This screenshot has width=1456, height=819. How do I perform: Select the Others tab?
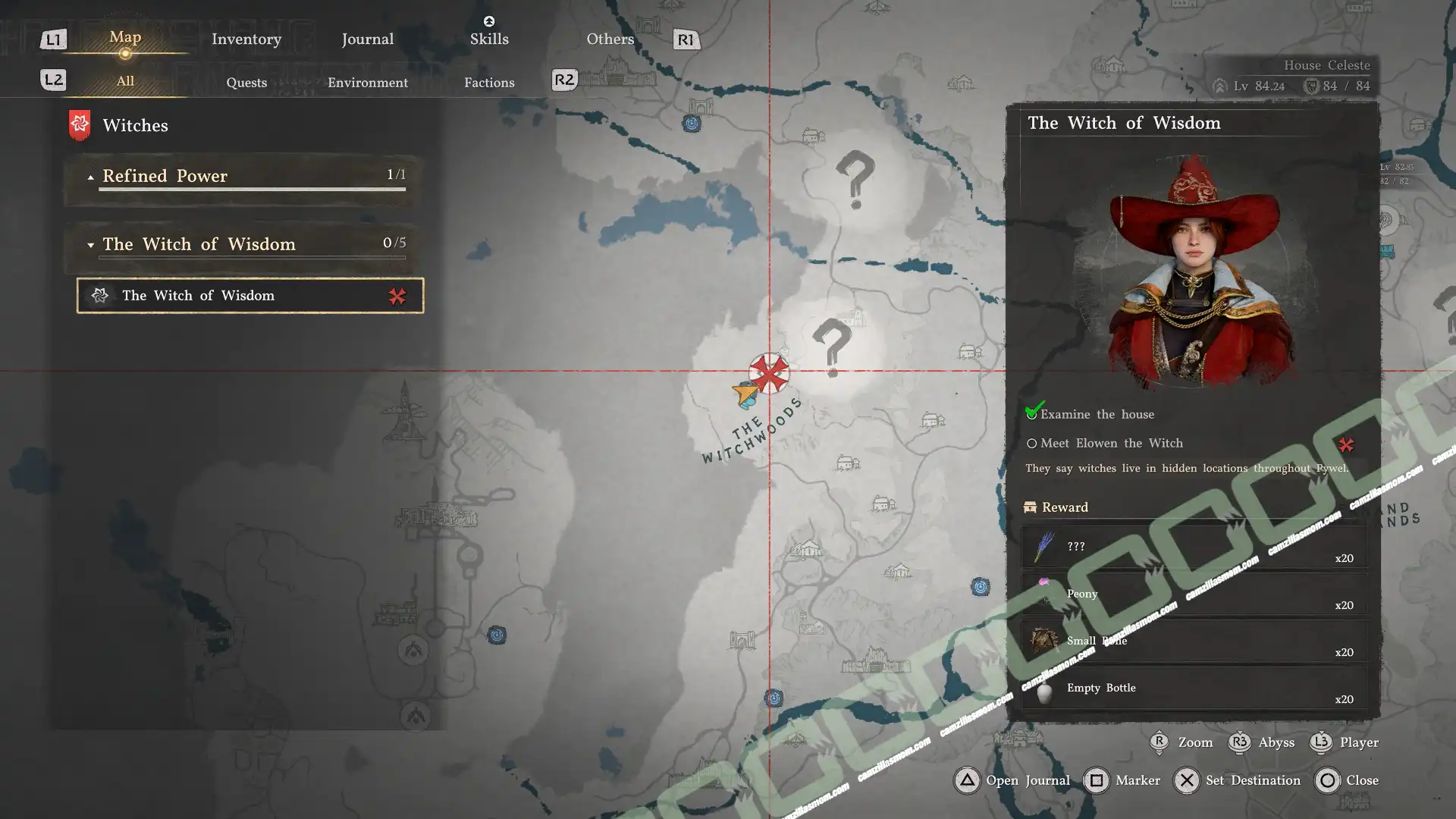610,39
